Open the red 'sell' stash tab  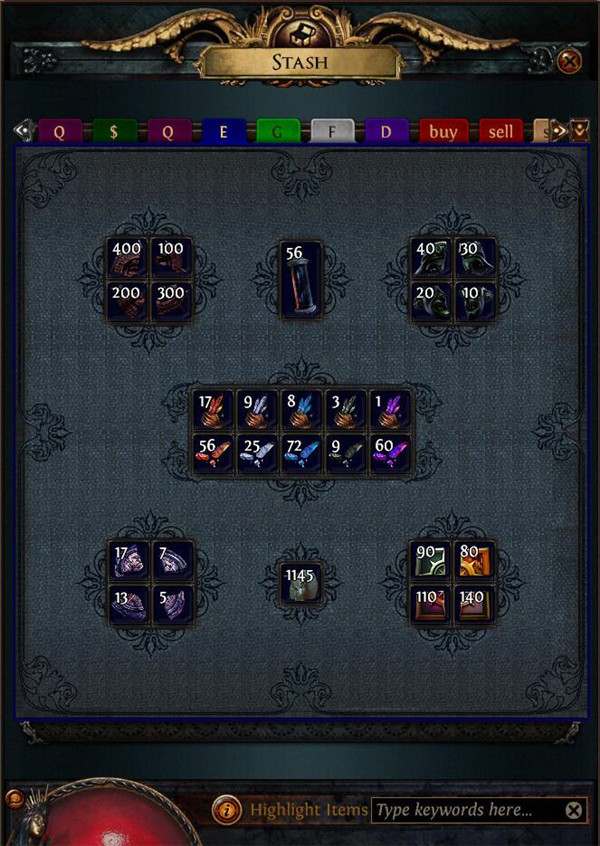500,132
